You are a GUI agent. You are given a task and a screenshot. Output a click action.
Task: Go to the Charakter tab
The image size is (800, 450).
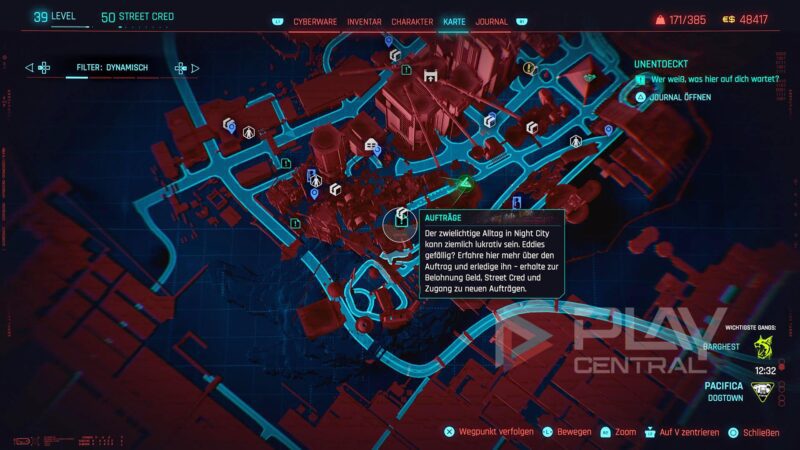413,21
